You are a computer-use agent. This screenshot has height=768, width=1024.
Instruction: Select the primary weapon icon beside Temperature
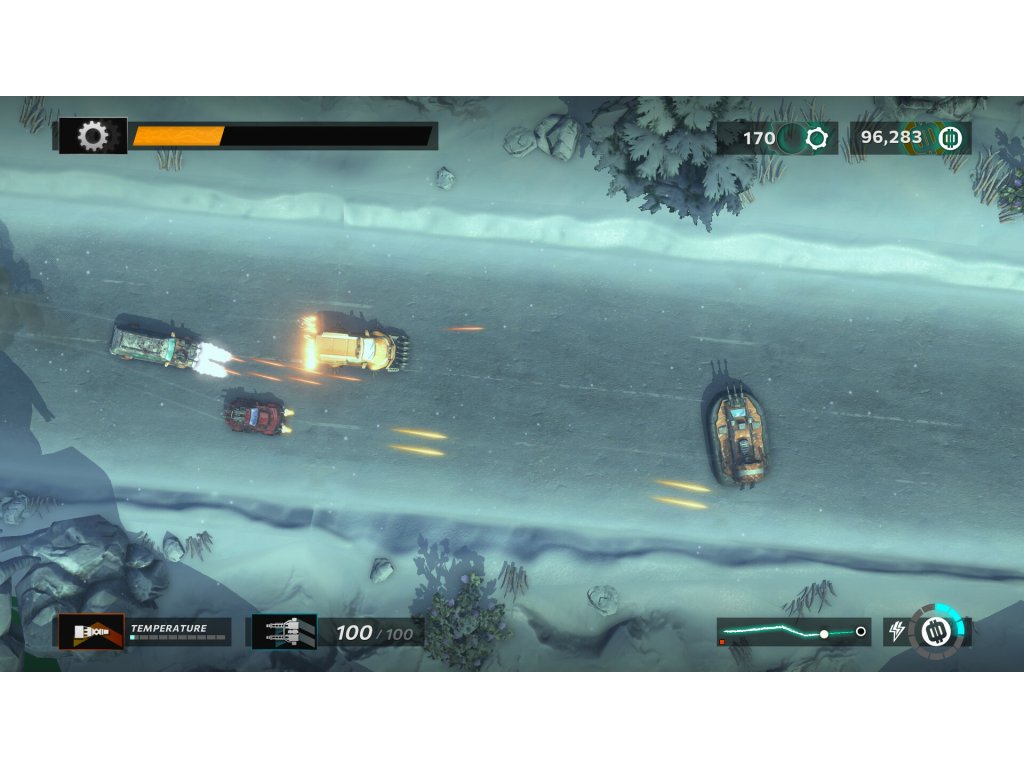tap(91, 632)
